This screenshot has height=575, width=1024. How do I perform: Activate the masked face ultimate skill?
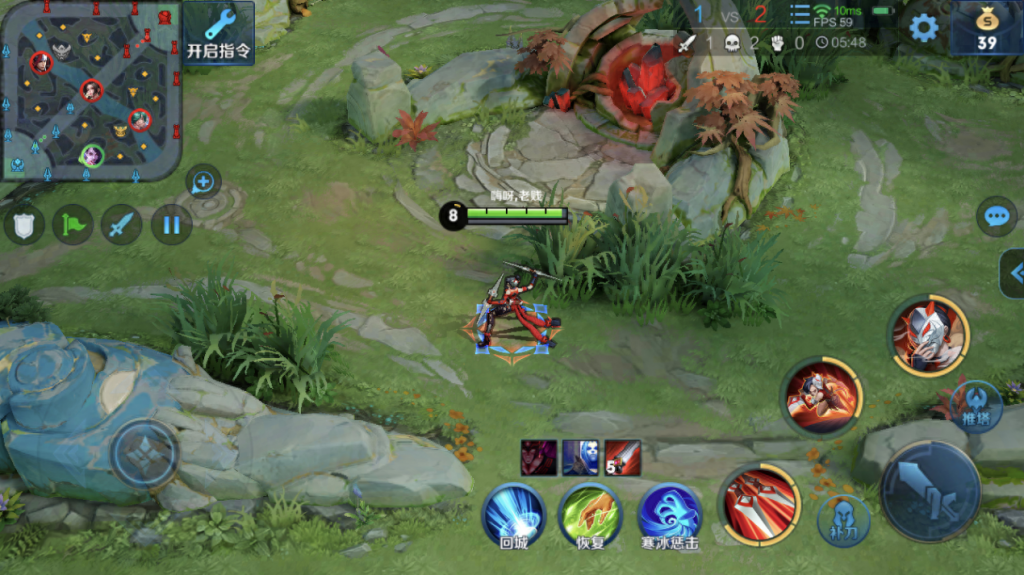[x=929, y=335]
